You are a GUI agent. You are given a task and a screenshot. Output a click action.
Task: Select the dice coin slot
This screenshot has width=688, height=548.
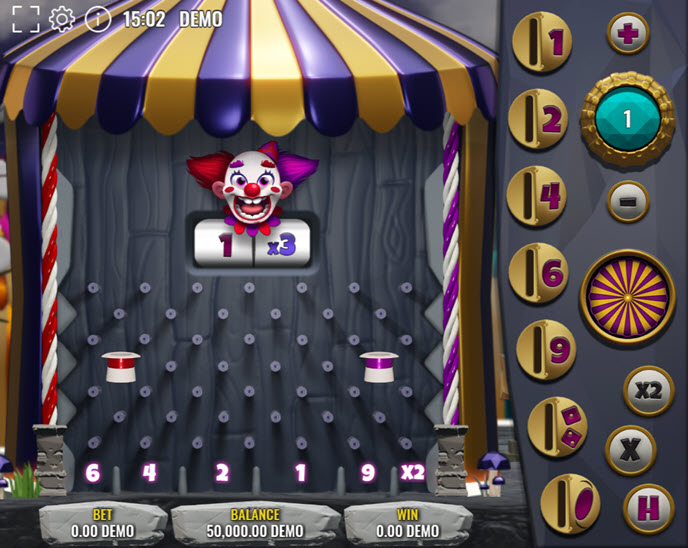[557, 426]
